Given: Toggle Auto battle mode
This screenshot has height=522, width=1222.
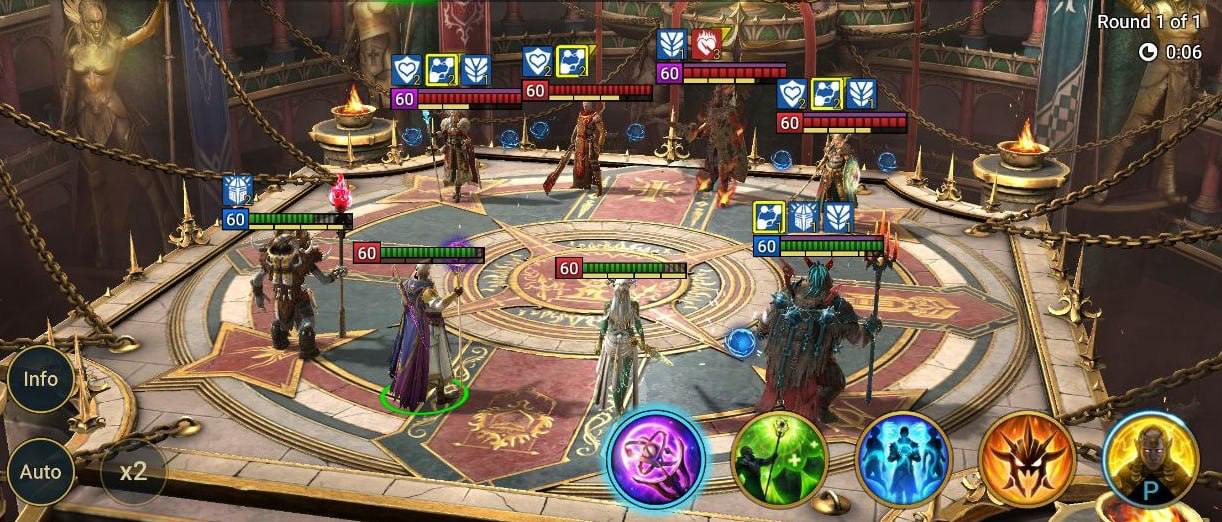Looking at the screenshot, I should pyautogui.click(x=41, y=471).
